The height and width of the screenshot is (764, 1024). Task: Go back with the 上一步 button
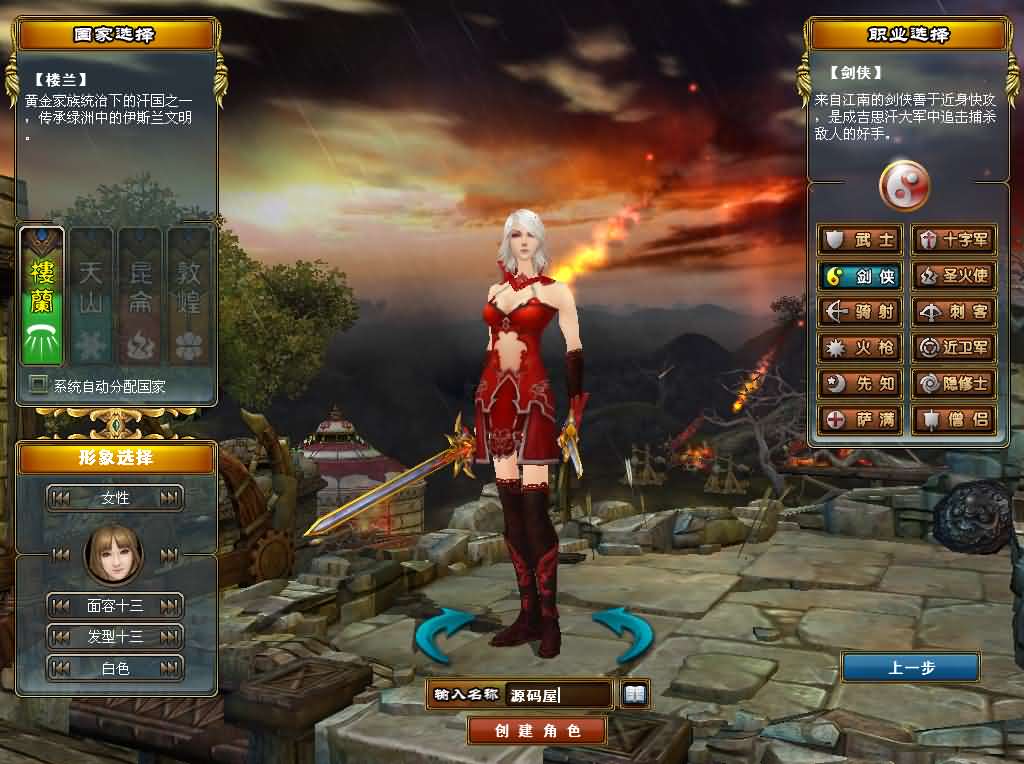[910, 667]
